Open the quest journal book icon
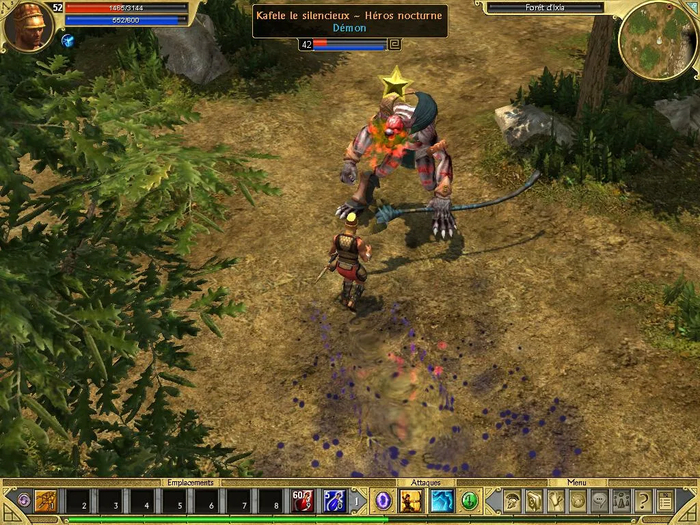Image resolution: width=700 pixels, height=525 pixels. pos(533,500)
